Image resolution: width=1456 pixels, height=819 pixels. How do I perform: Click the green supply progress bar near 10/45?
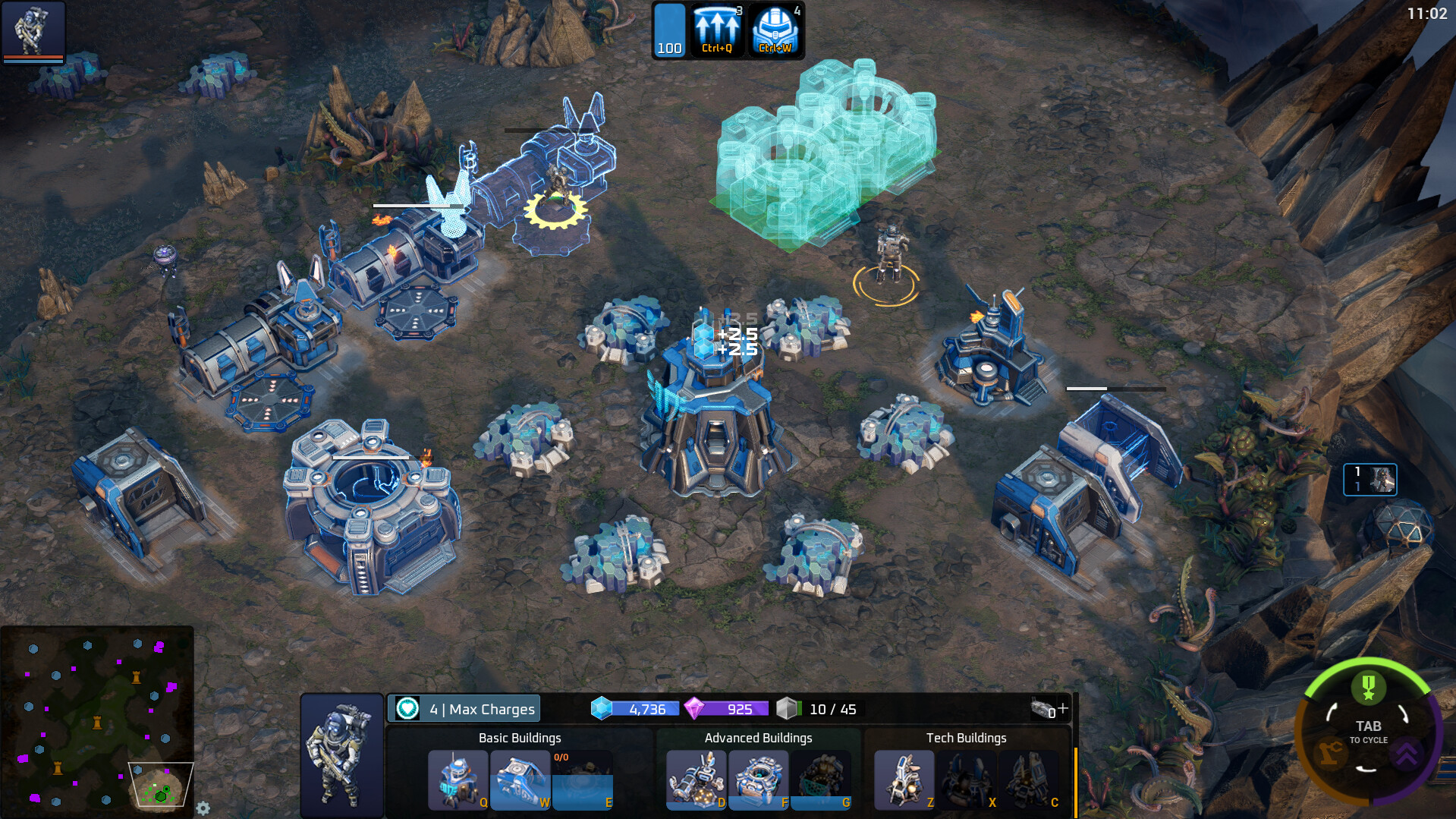pos(799,708)
